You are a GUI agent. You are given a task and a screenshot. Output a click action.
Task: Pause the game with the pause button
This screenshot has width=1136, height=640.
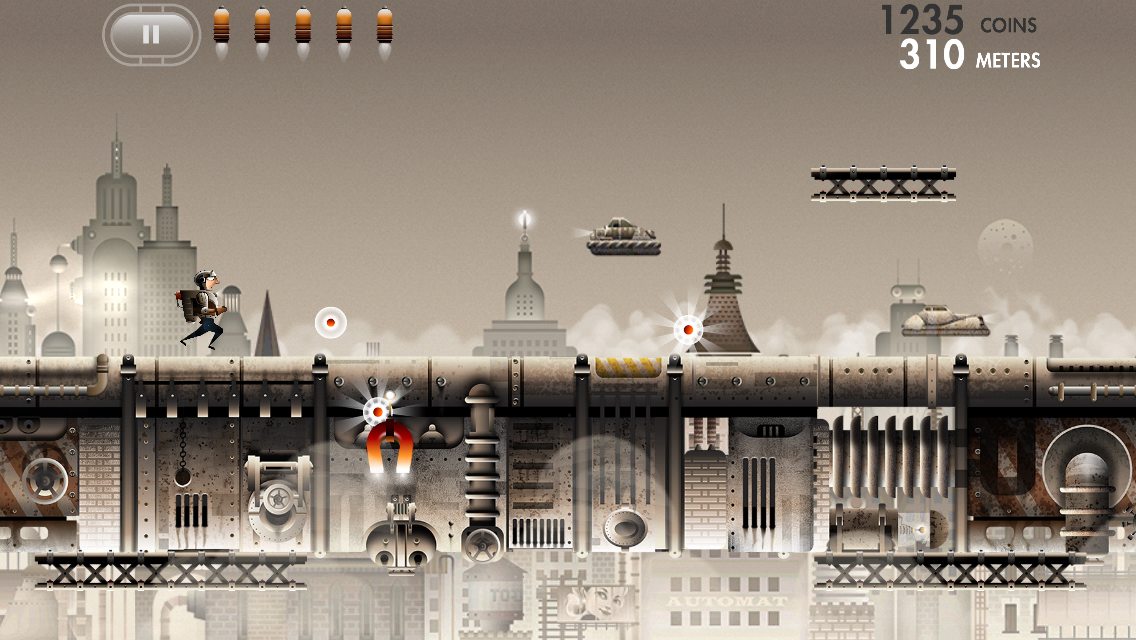(x=151, y=35)
